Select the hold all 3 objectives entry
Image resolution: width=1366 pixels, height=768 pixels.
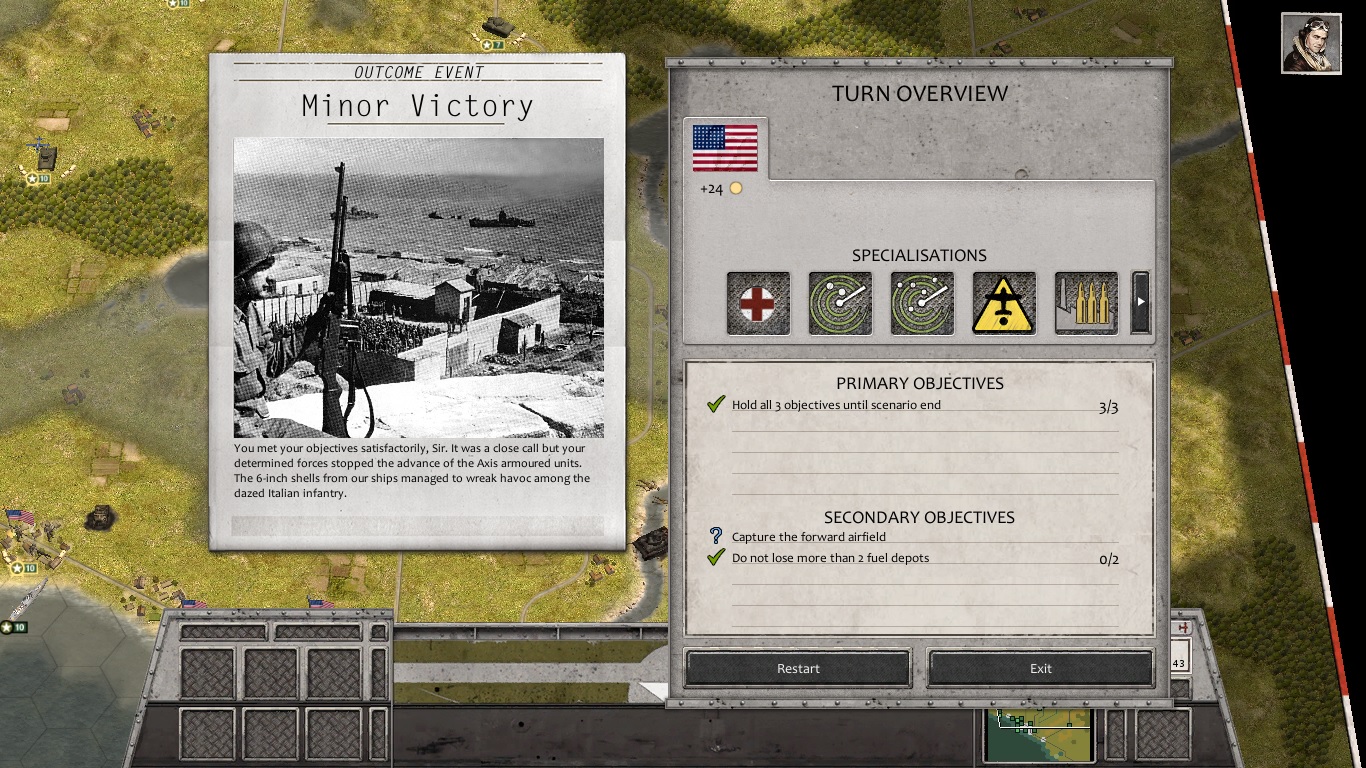(x=836, y=405)
